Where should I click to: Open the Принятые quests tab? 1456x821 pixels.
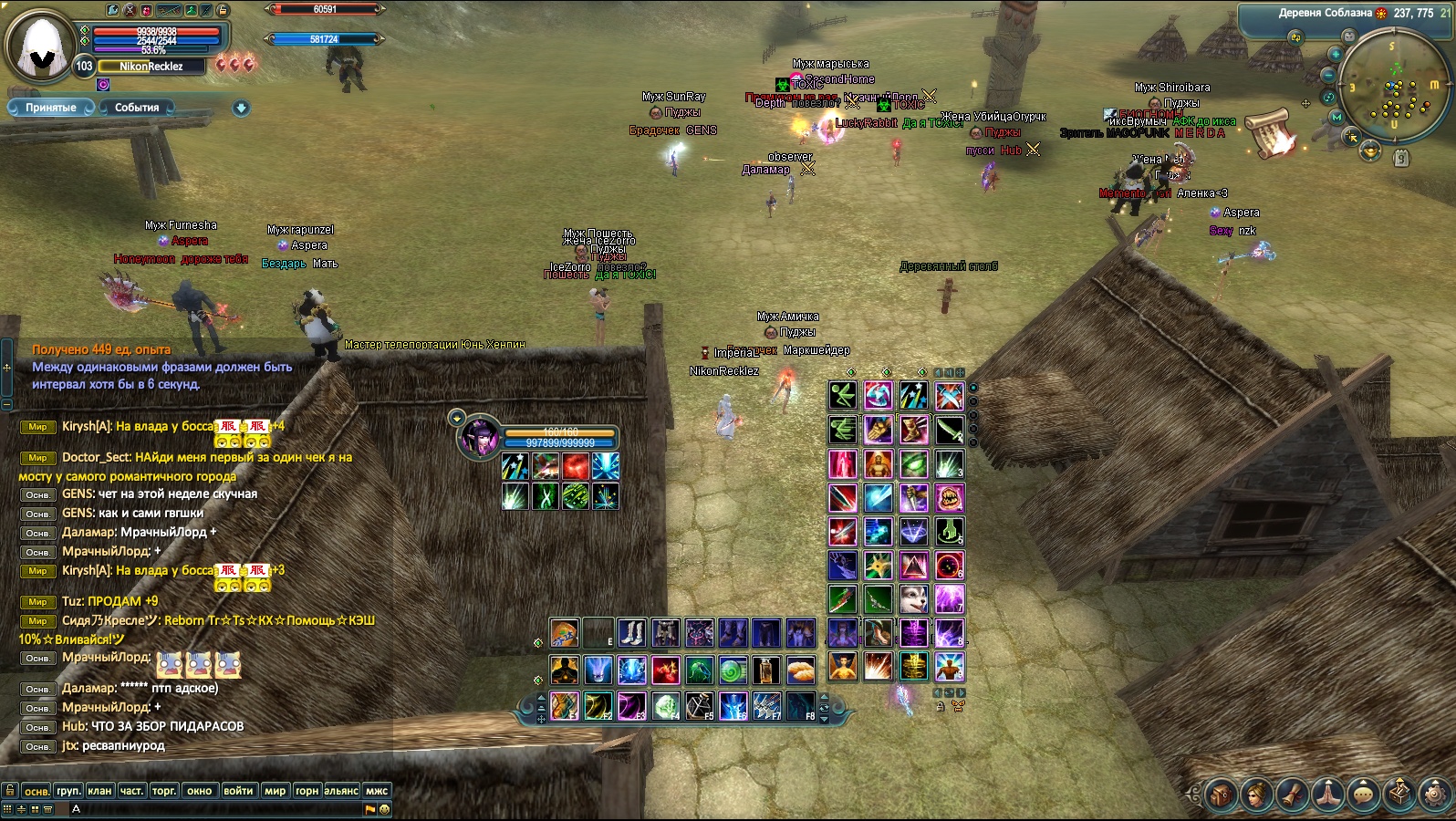(x=51, y=108)
